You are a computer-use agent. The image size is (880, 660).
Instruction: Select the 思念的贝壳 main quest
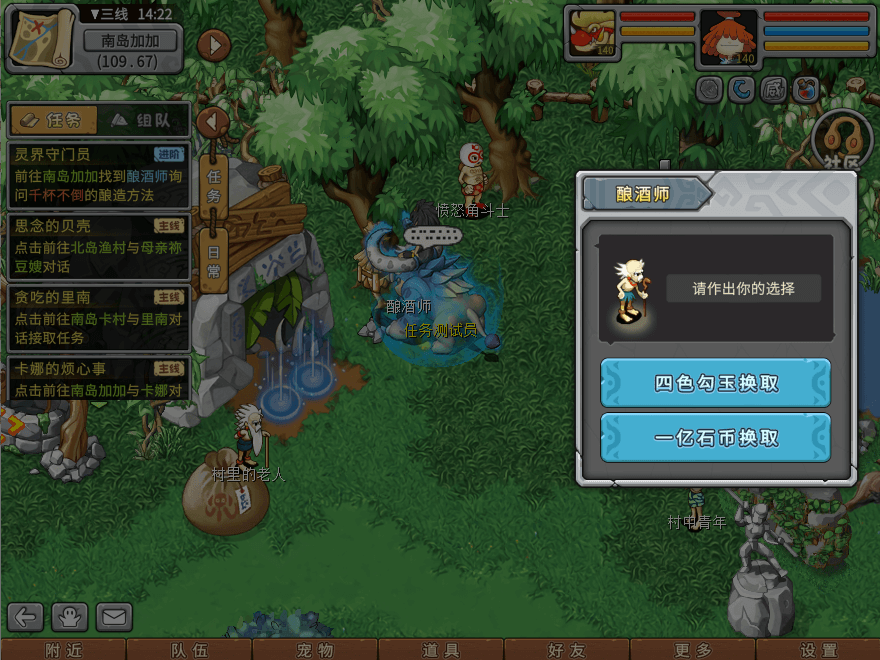pyautogui.click(x=97, y=237)
